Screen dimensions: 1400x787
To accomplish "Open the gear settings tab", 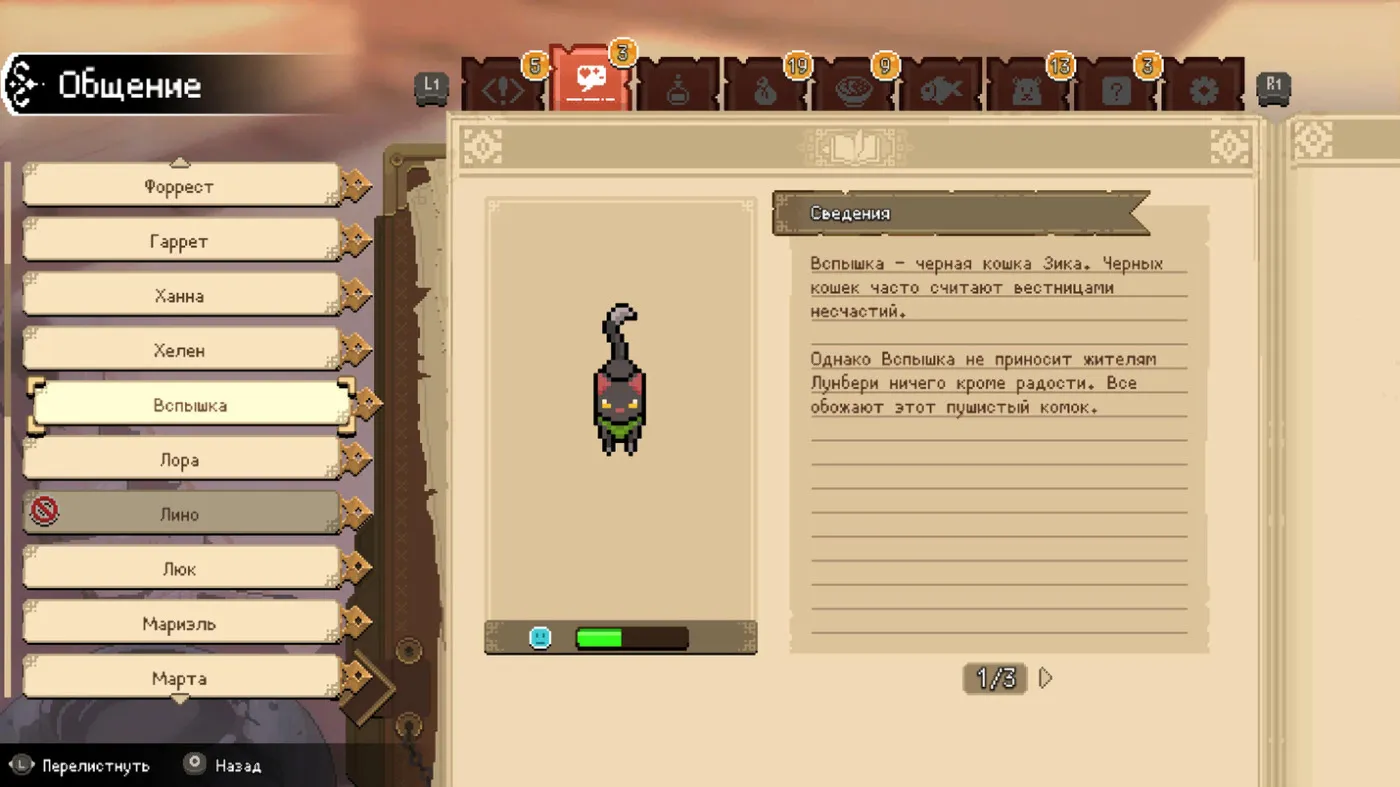I will tap(1204, 88).
